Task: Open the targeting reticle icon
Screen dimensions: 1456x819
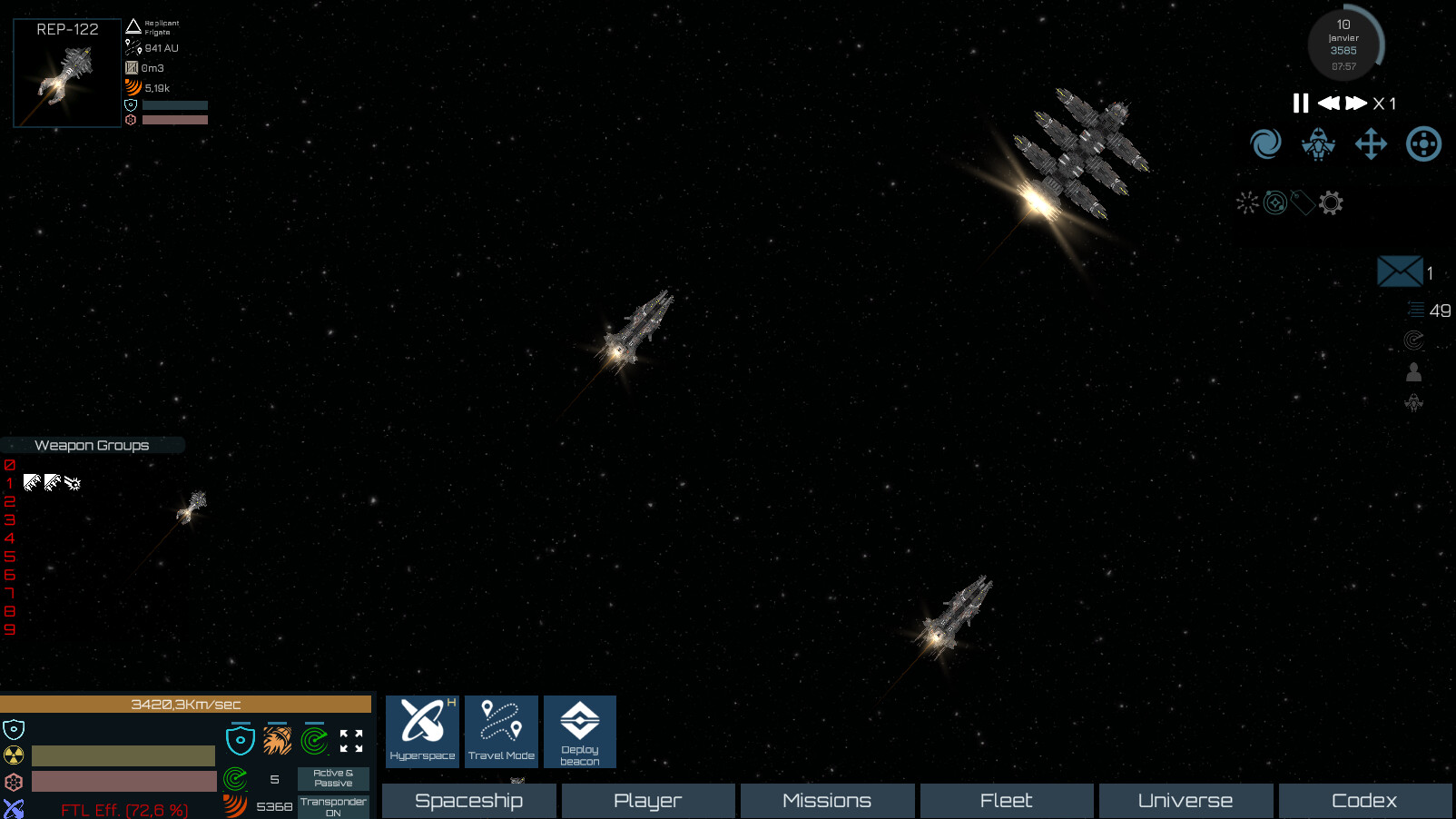Action: (1423, 143)
